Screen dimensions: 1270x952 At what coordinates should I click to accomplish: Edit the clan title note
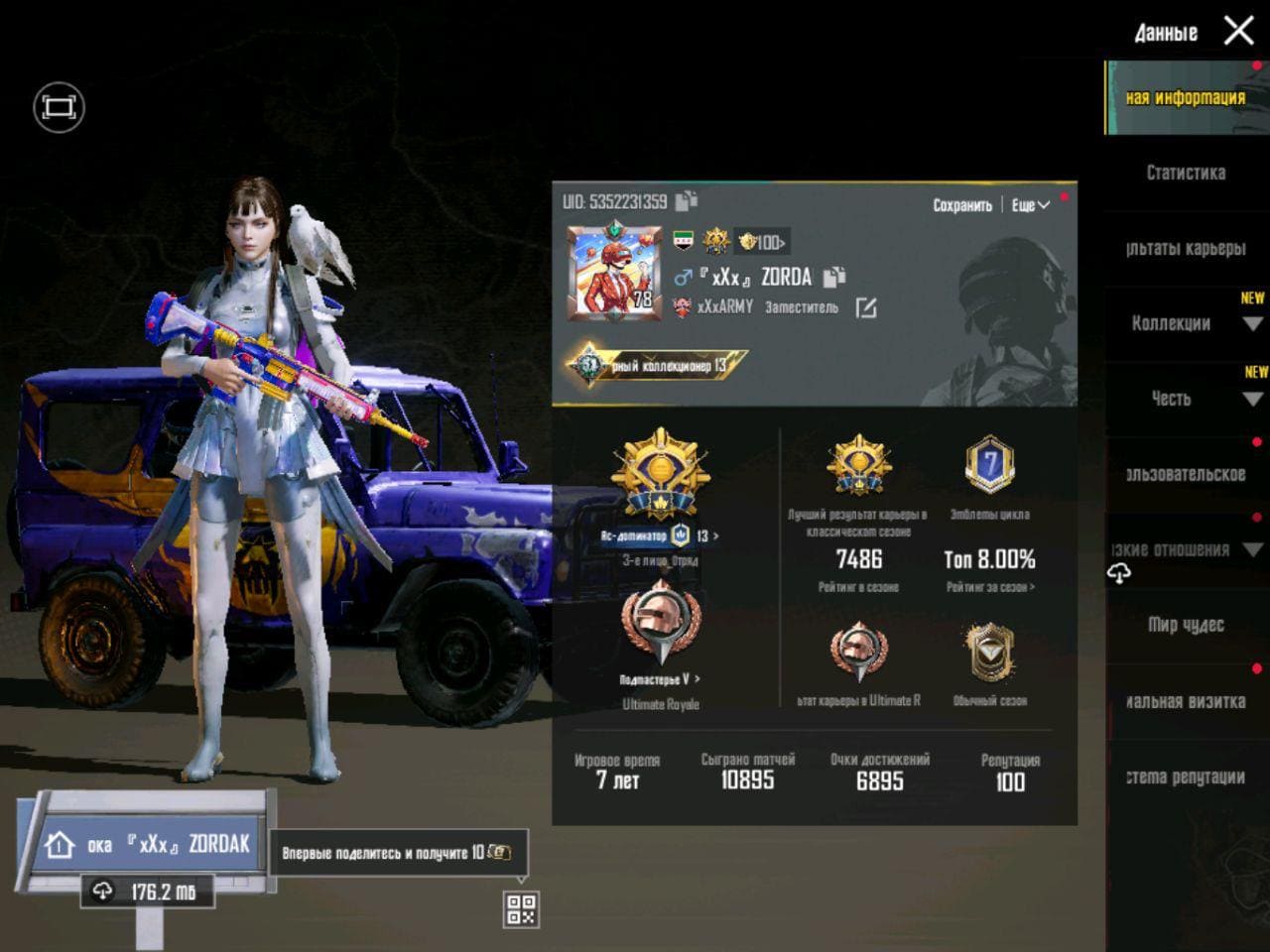(x=866, y=308)
